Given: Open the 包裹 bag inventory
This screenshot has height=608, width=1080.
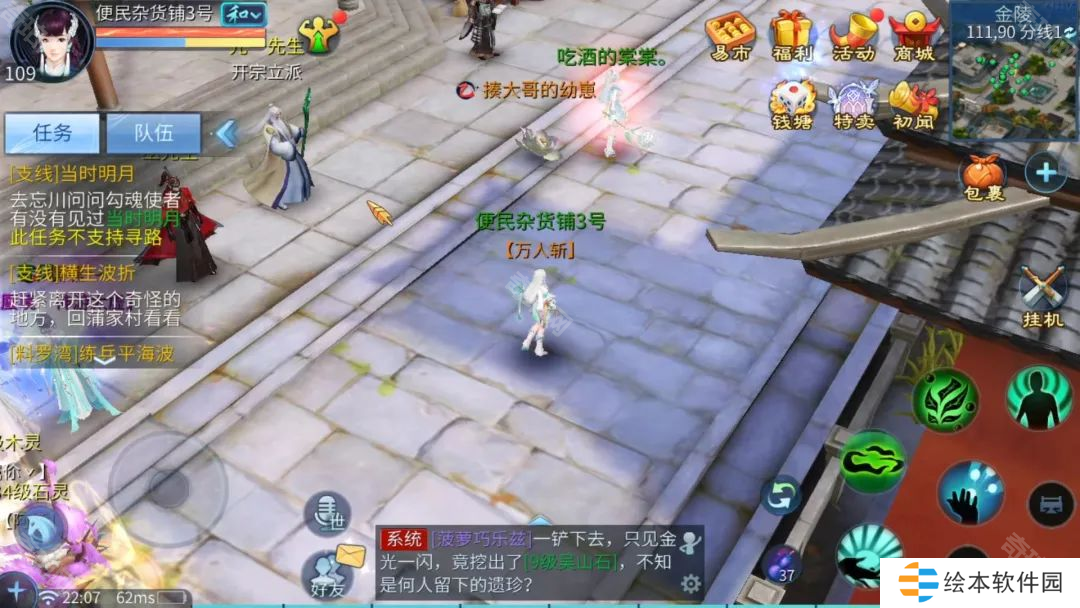Looking at the screenshot, I should point(982,176).
